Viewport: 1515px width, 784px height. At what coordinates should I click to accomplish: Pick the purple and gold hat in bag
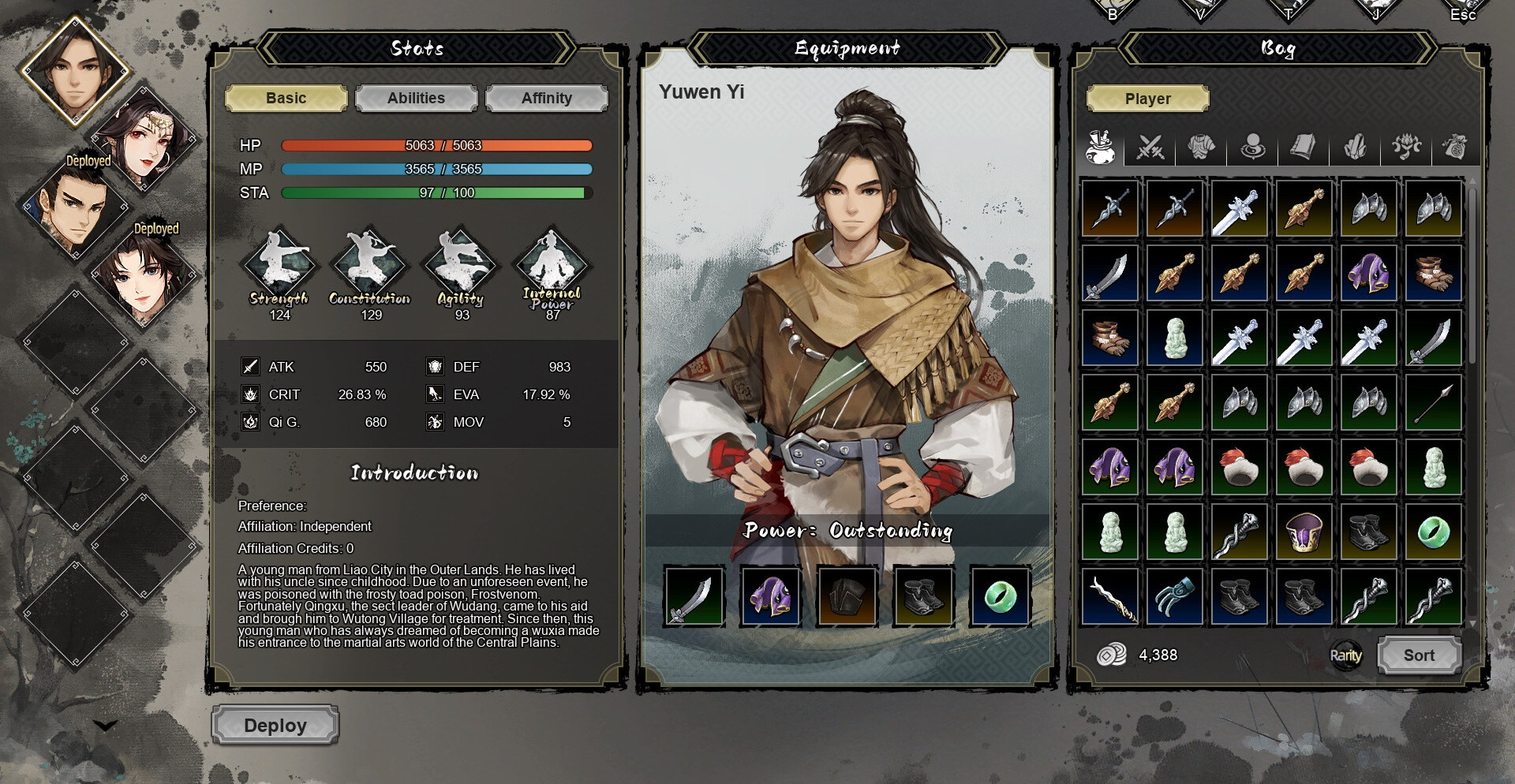(x=1304, y=532)
